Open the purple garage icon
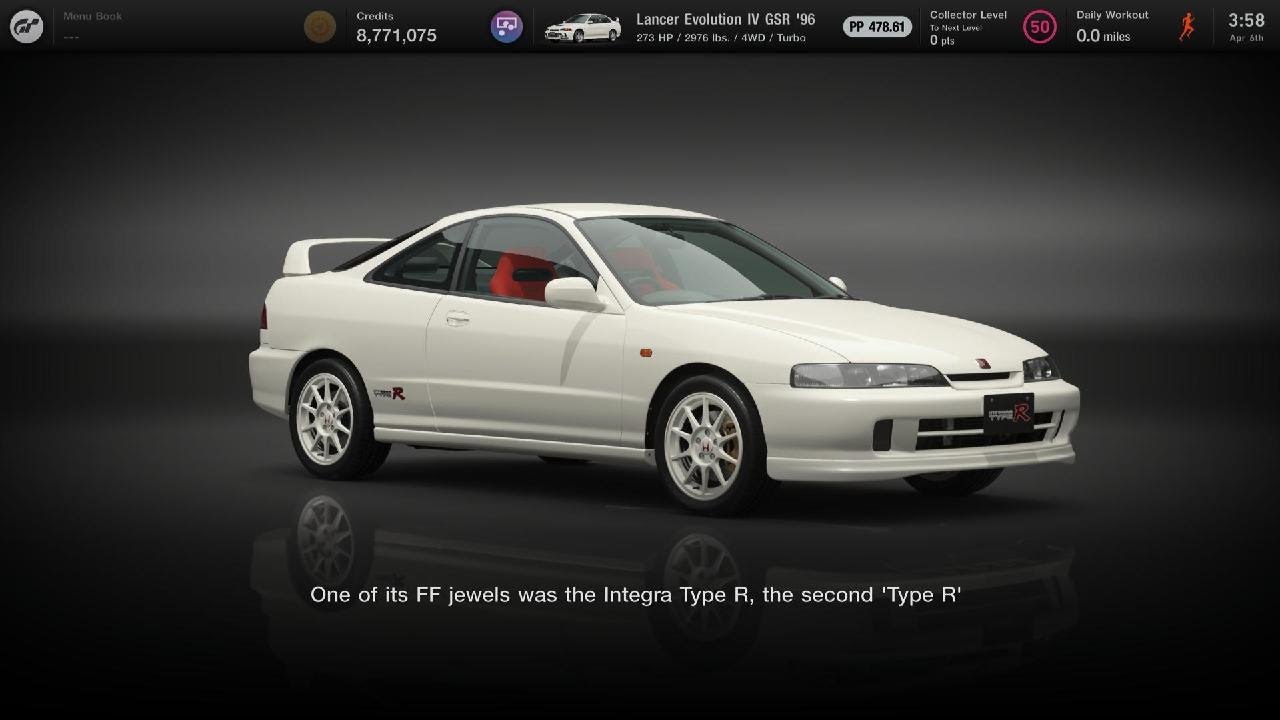 click(x=507, y=27)
